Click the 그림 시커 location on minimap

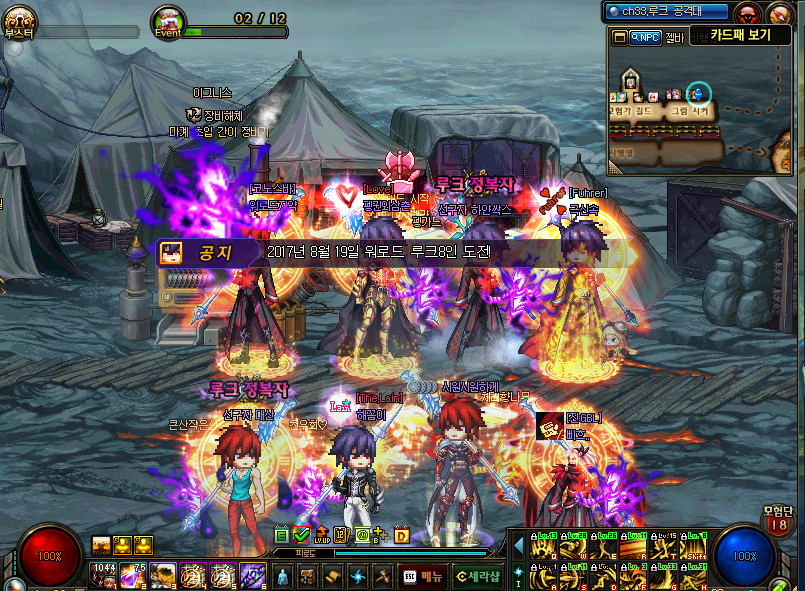click(688, 112)
